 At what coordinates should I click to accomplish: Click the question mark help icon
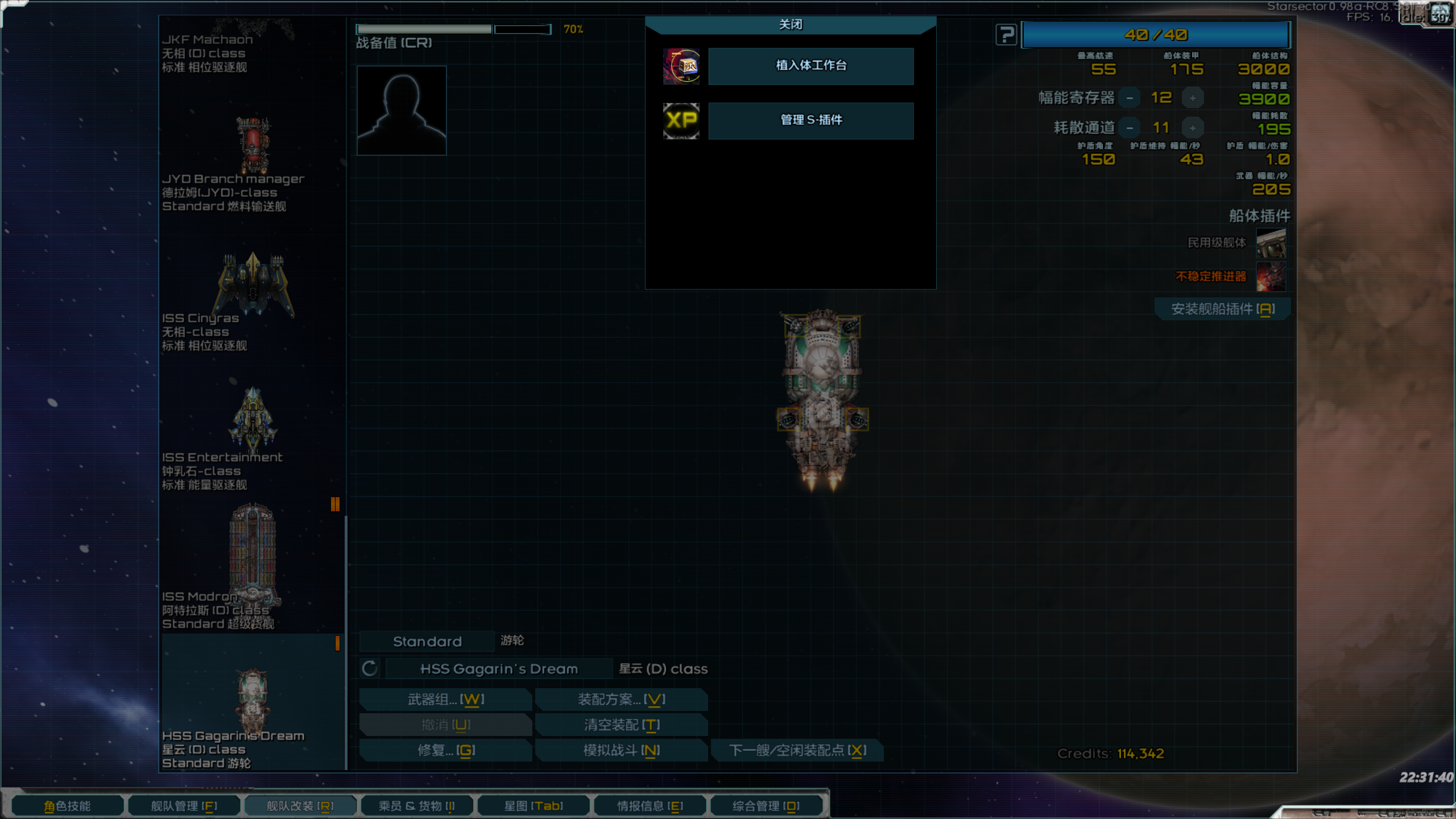click(x=1006, y=35)
